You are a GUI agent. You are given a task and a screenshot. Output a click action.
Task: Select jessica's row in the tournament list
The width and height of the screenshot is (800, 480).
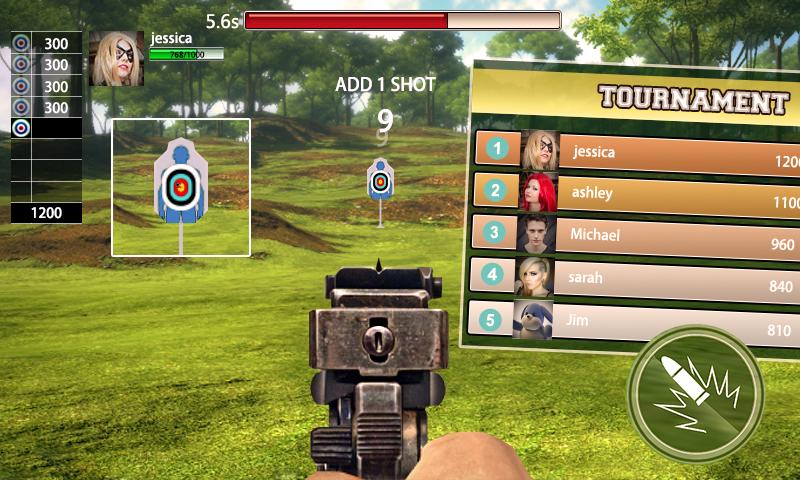click(x=640, y=152)
